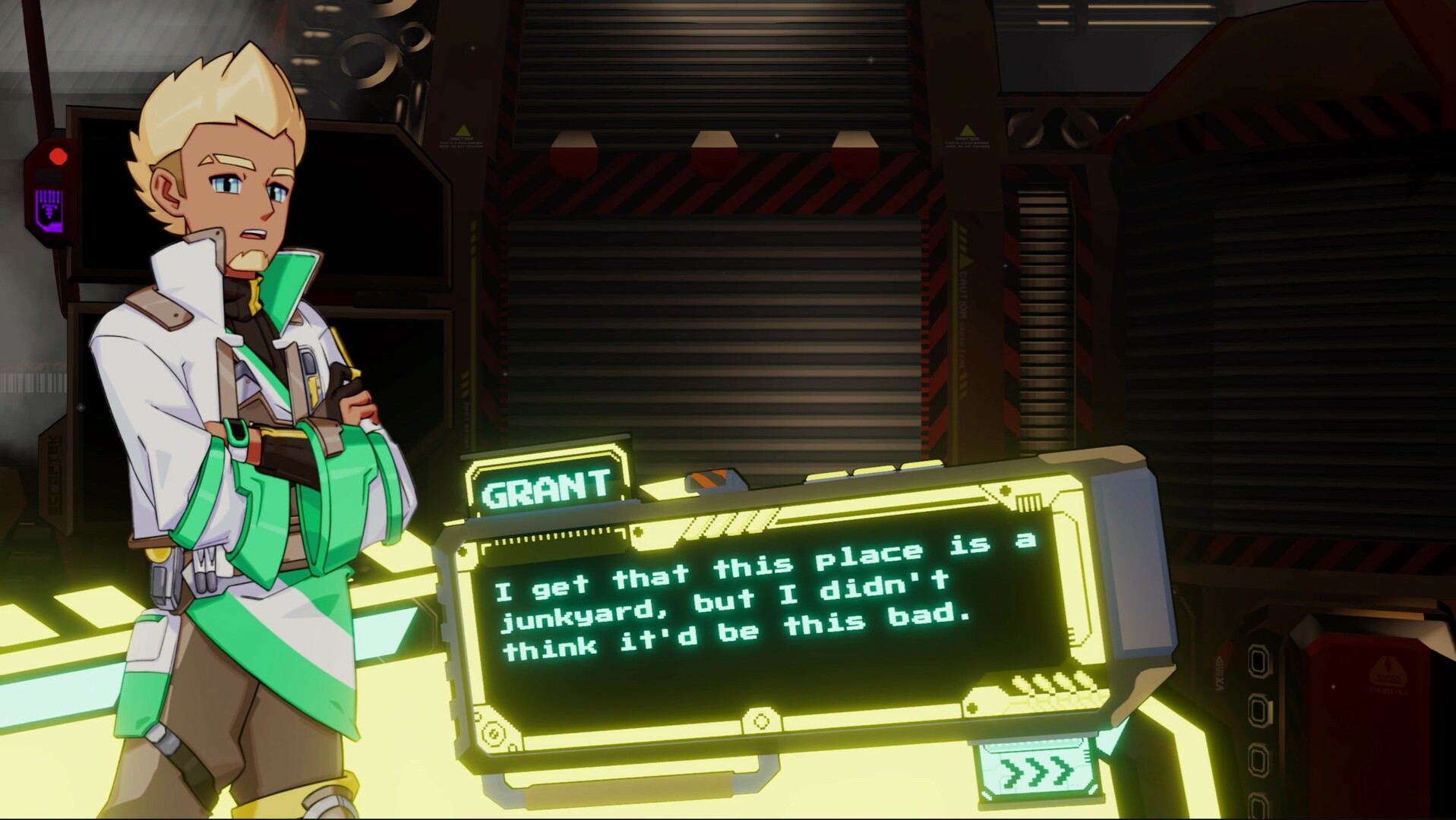Screen dimensions: 1456x820
Task: Click the orange hazard stripe icon atop the dialogue box
Action: click(710, 478)
